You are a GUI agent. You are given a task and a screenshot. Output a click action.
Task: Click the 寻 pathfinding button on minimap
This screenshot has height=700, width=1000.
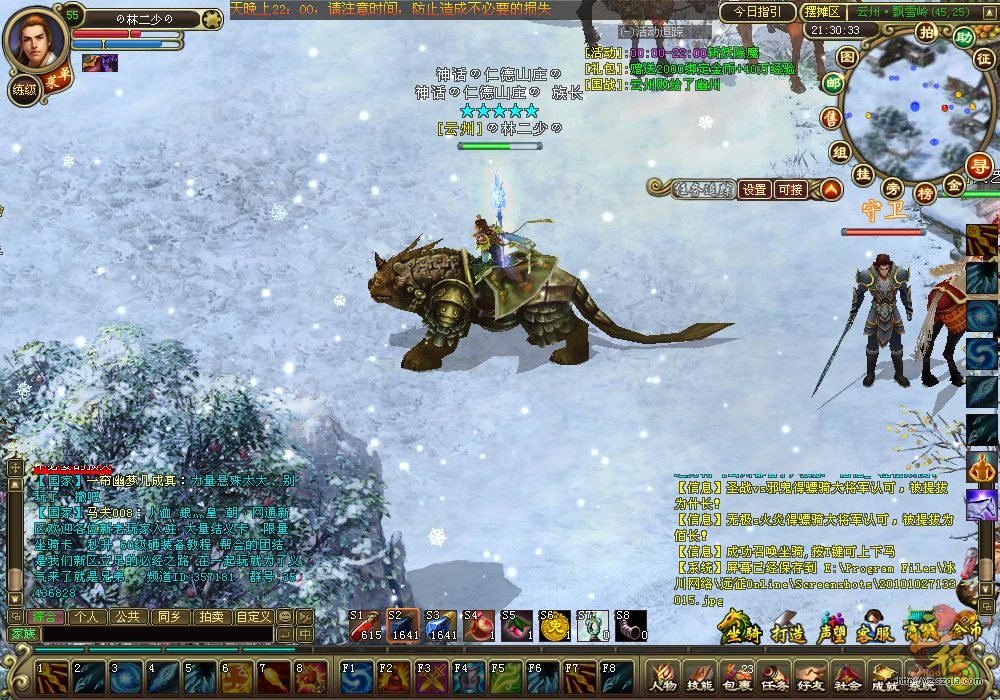tap(977, 166)
